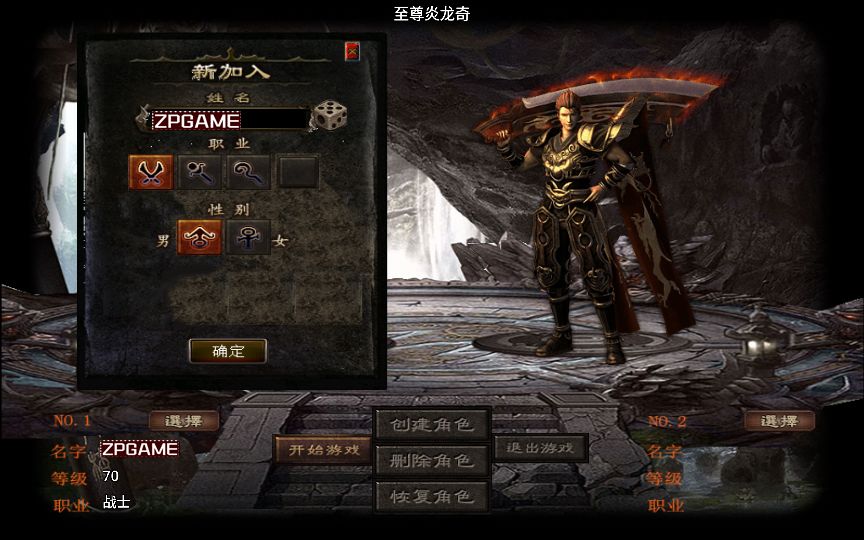Start the game with 开始游戏

tap(324, 449)
